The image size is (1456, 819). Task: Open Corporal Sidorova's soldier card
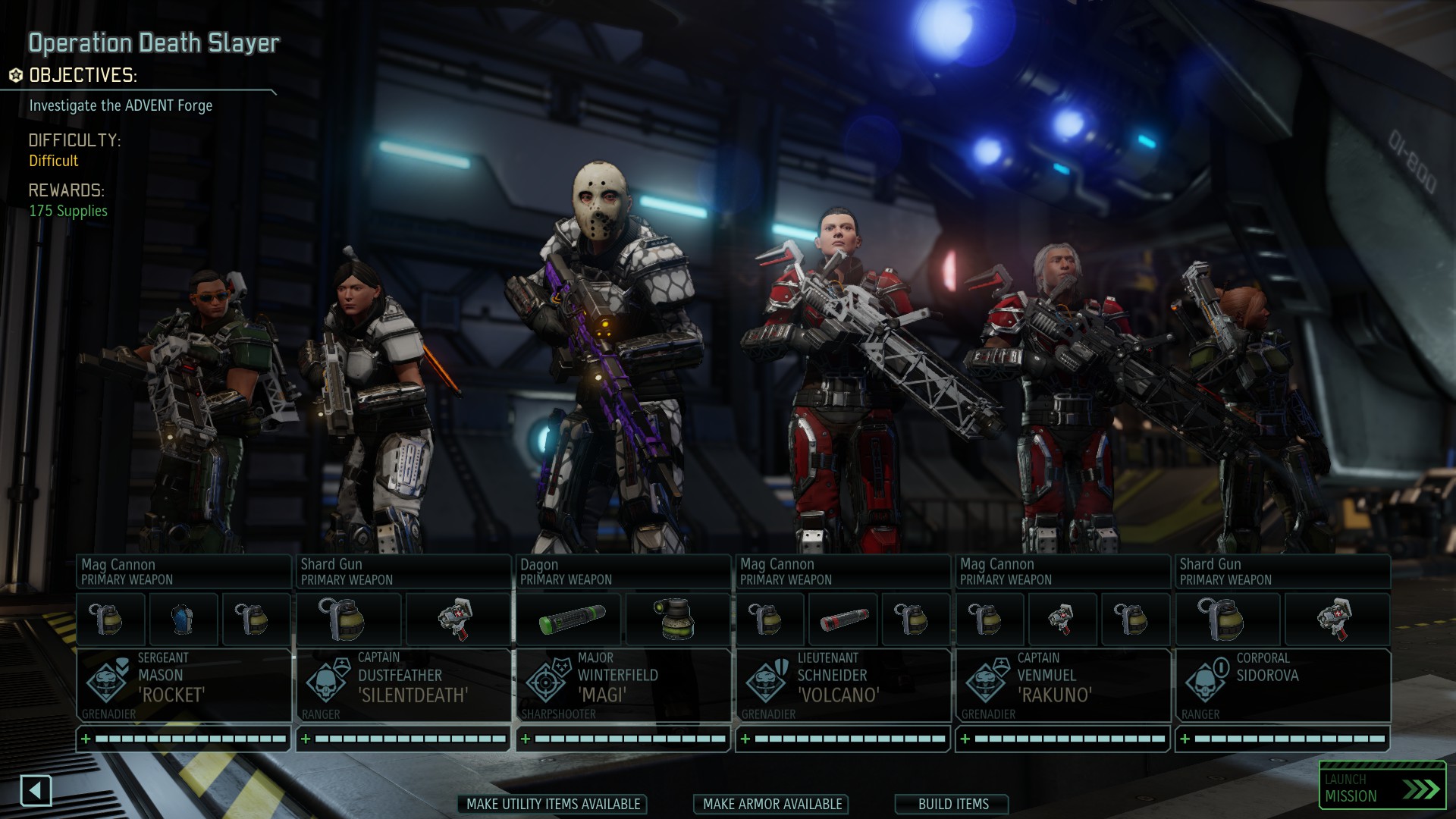coord(1283,685)
